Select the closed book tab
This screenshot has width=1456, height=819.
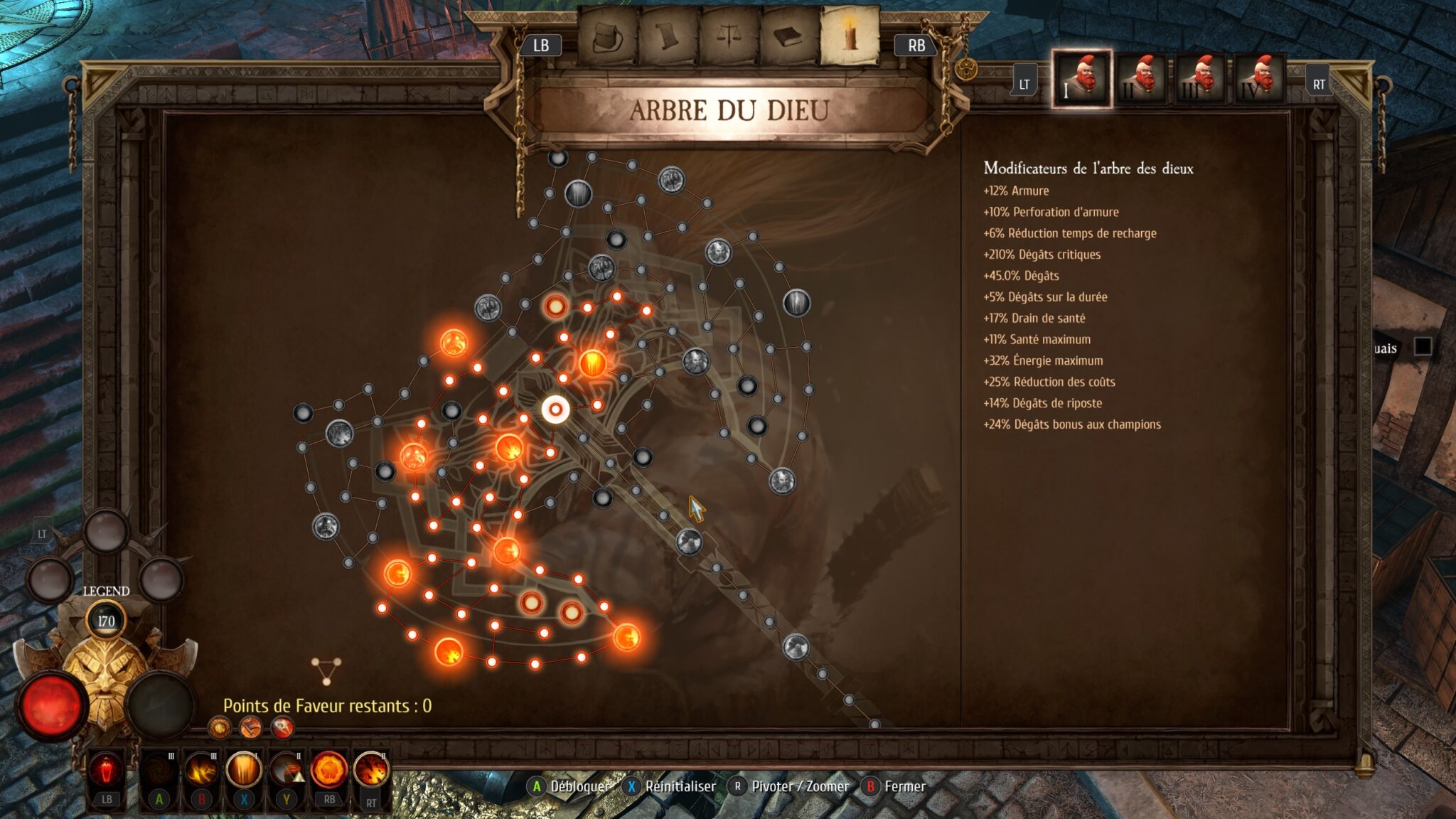point(789,36)
